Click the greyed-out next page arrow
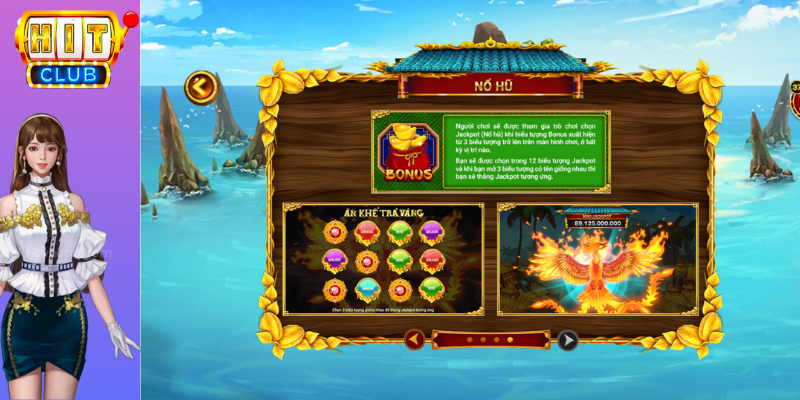Viewport: 800px width, 400px height. (567, 340)
